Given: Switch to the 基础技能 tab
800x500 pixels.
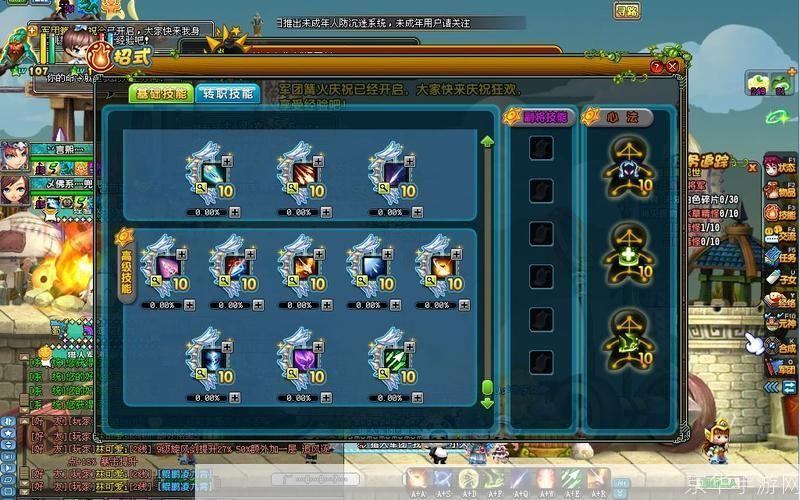Looking at the screenshot, I should click(x=159, y=93).
